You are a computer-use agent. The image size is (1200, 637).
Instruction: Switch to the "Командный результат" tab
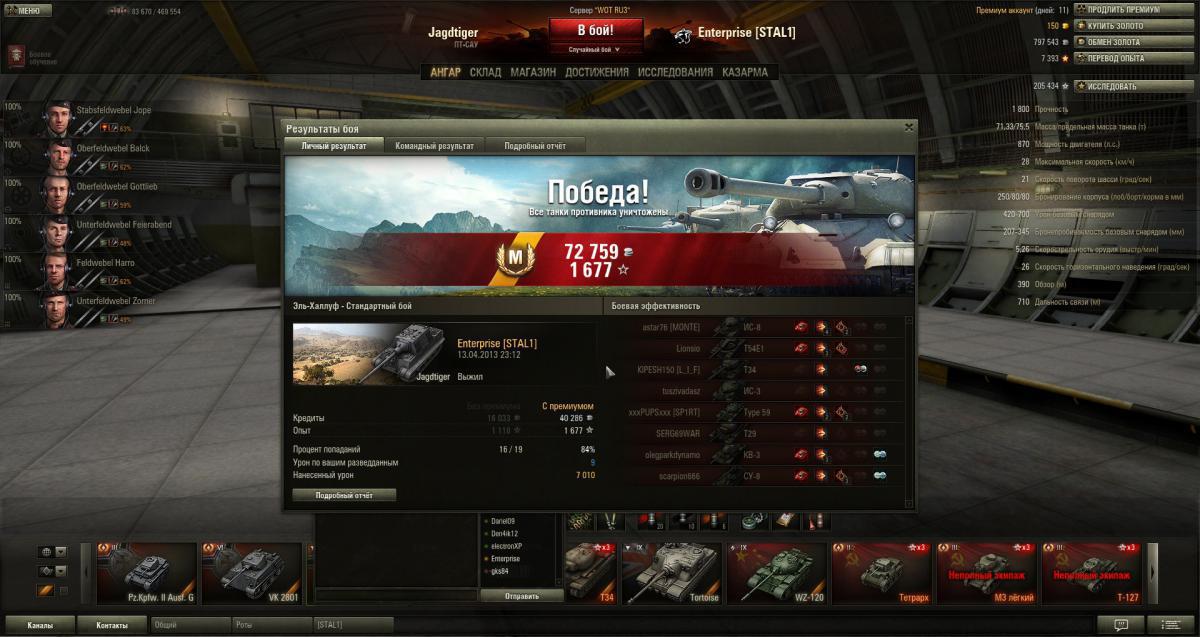point(434,146)
